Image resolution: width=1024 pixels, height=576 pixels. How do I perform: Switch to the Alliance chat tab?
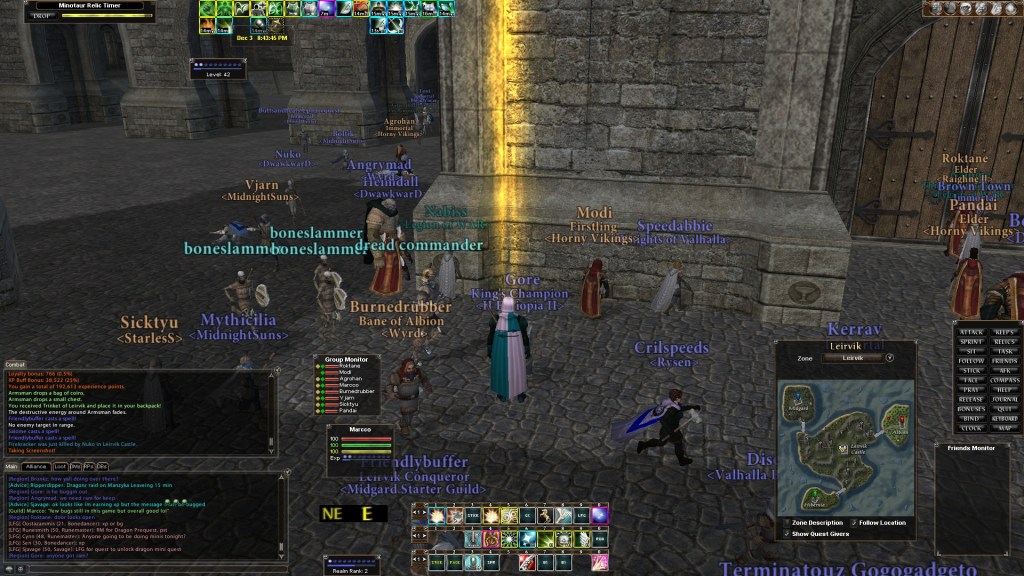tap(37, 466)
